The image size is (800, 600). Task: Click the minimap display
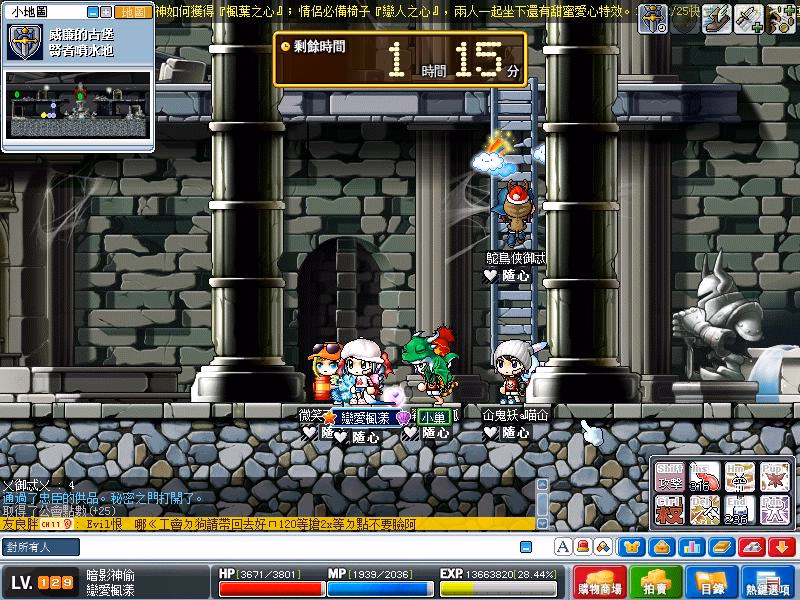coord(79,104)
